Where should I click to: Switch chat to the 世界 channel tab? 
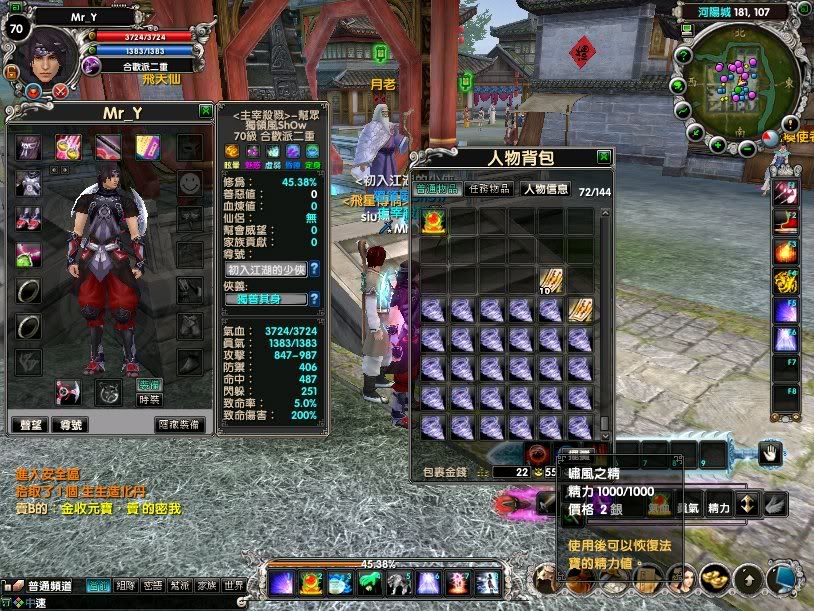233,586
